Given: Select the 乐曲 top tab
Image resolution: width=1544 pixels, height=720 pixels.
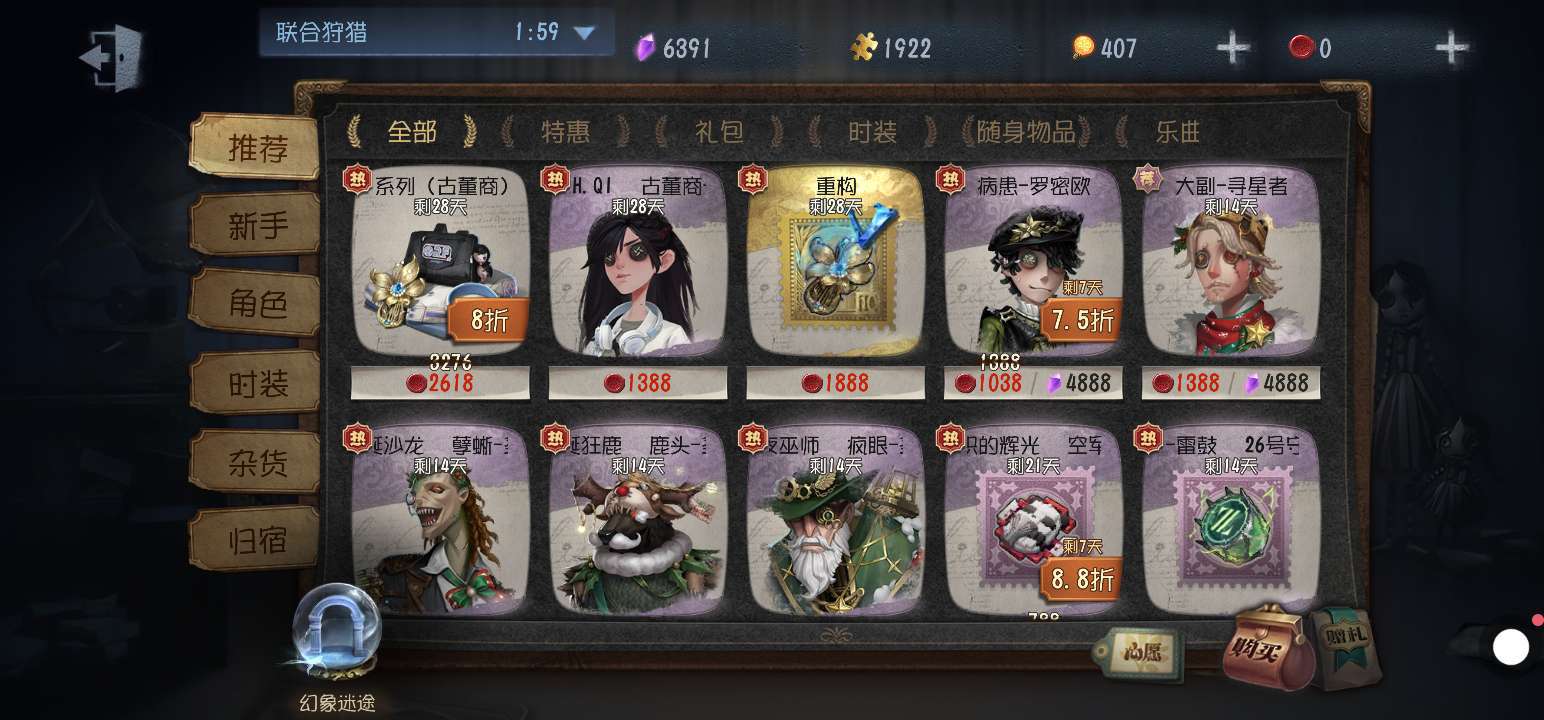Looking at the screenshot, I should click(1177, 131).
